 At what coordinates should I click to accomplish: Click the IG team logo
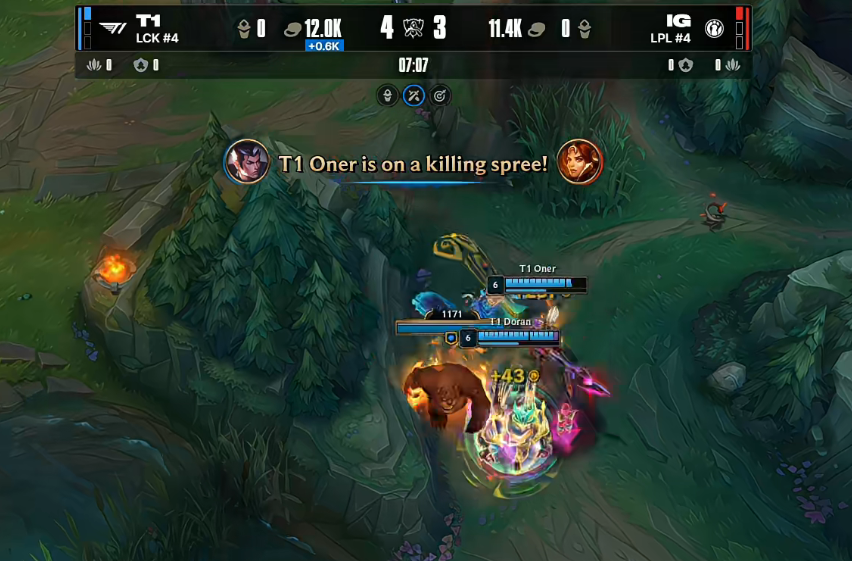[714, 28]
